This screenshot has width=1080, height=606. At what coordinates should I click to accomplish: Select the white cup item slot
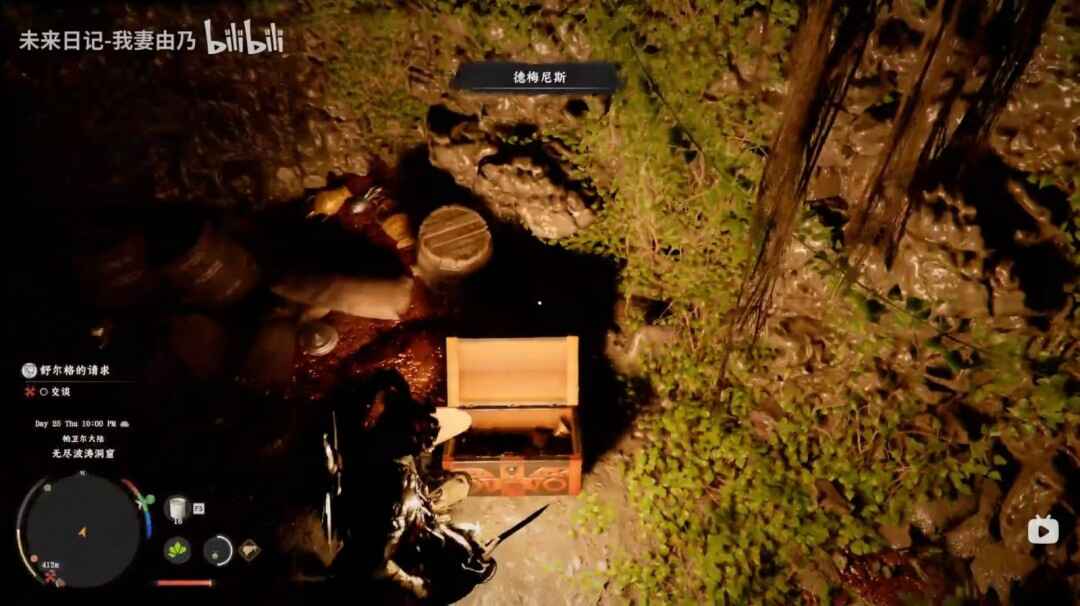(176, 508)
